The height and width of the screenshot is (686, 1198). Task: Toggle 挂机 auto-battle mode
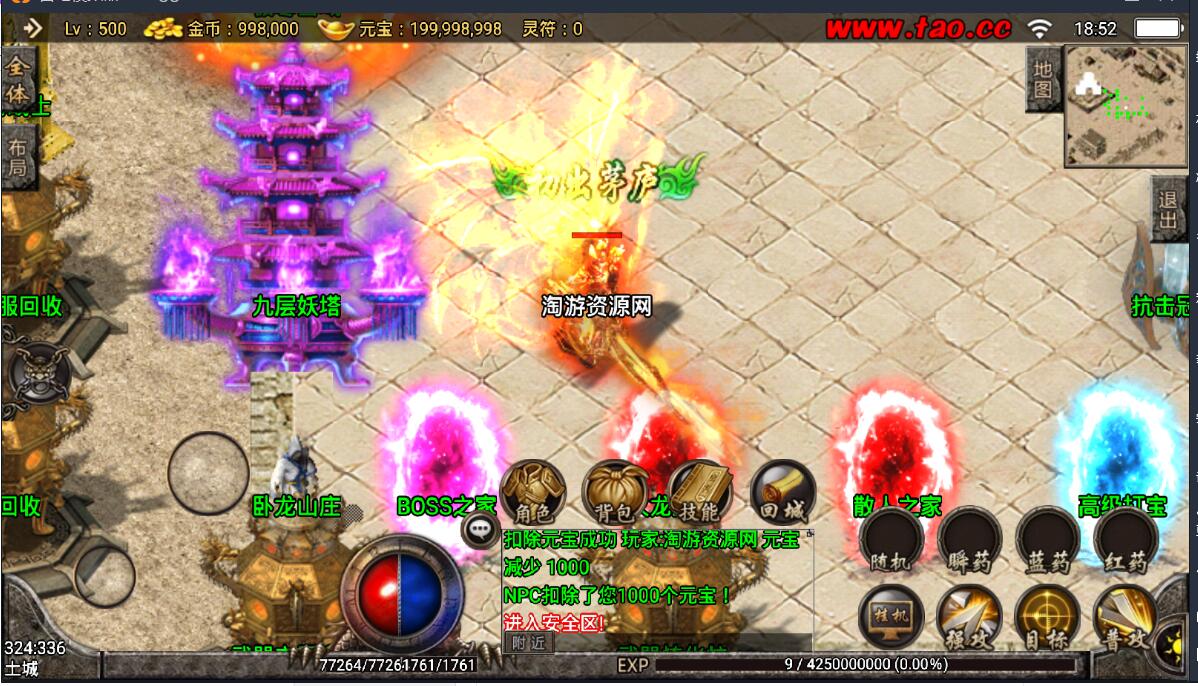[889, 616]
